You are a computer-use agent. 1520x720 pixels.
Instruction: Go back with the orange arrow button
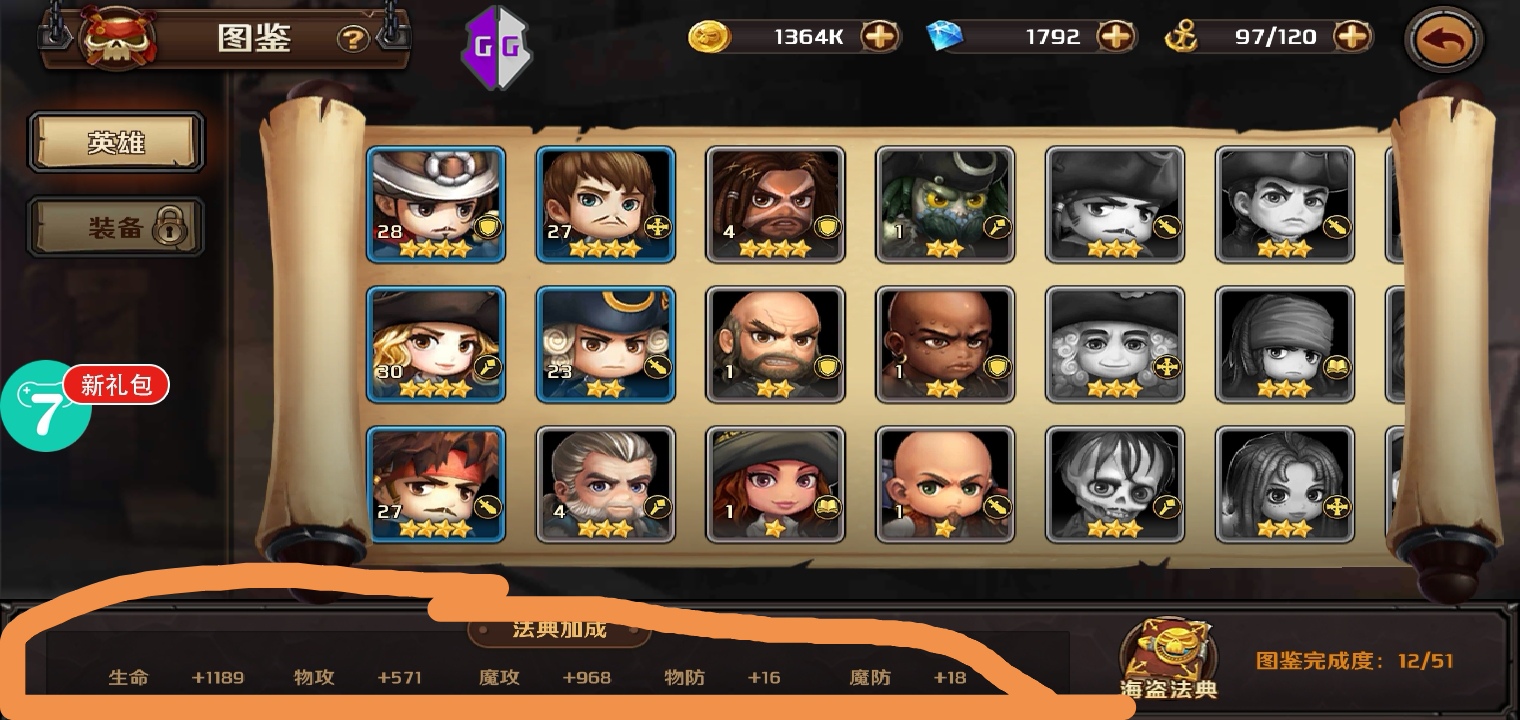(x=1445, y=41)
